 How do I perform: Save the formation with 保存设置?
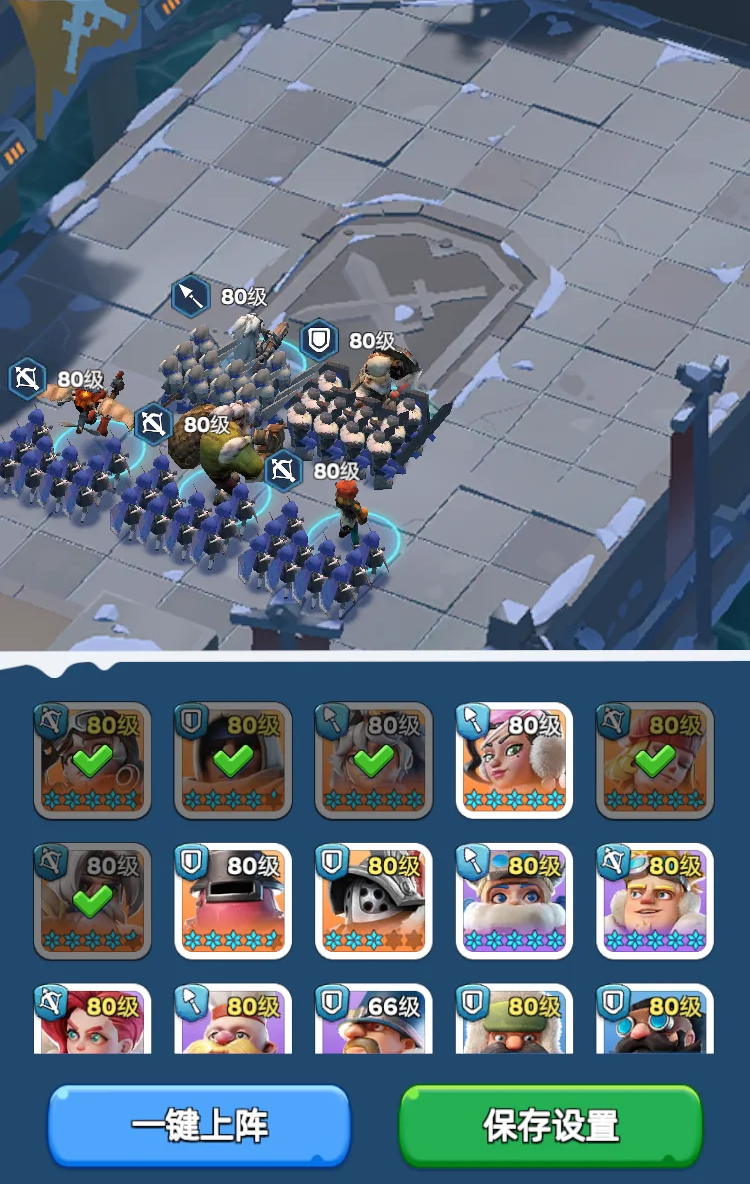pyautogui.click(x=551, y=1125)
